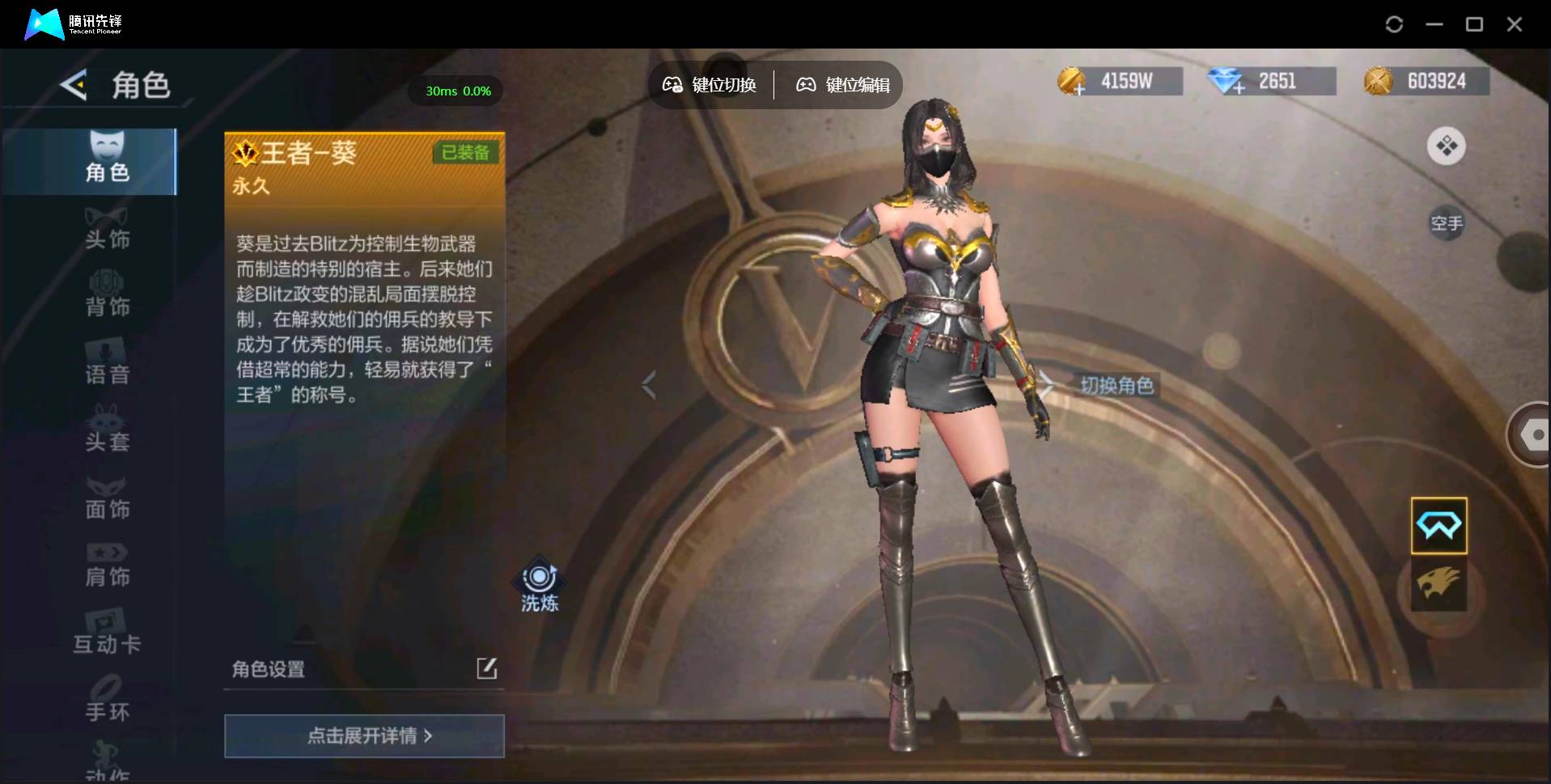
Task: Expand 点击展开详情 character details
Action: (x=364, y=736)
